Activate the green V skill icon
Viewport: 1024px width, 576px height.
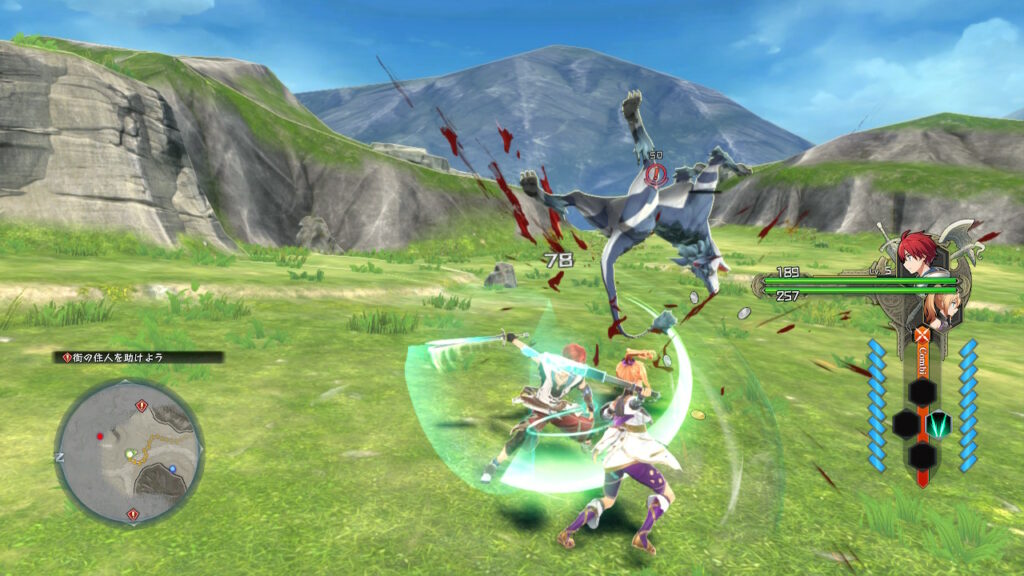point(938,424)
